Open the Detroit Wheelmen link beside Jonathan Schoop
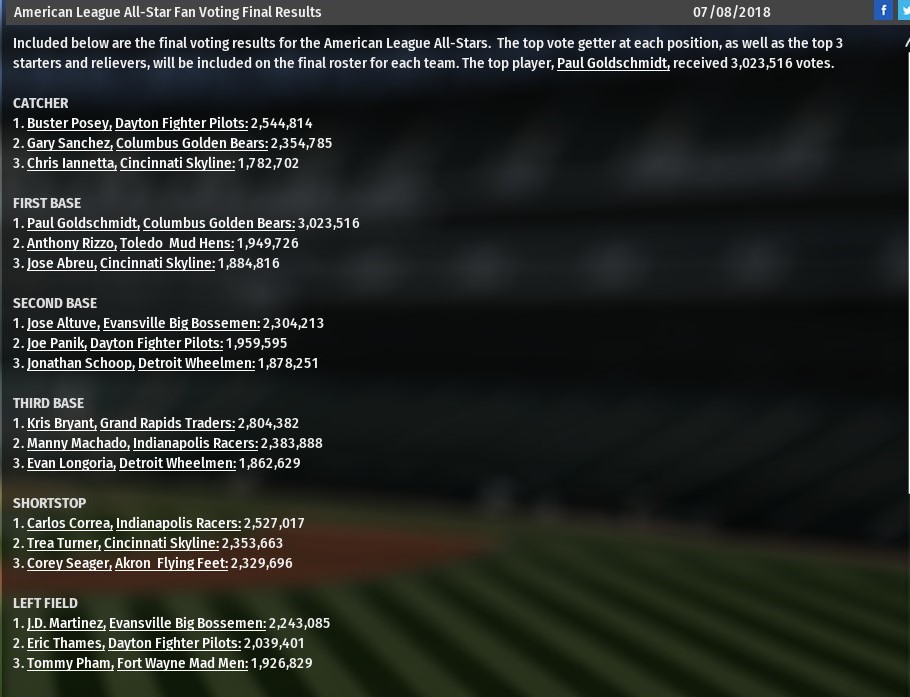910x697 pixels. tap(196, 363)
